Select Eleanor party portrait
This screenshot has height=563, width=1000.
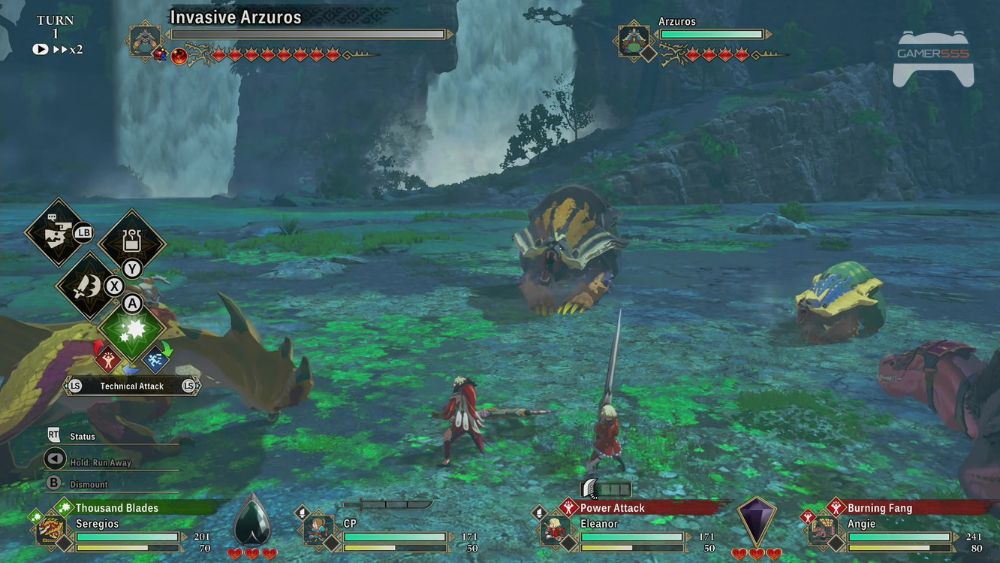pyautogui.click(x=556, y=529)
